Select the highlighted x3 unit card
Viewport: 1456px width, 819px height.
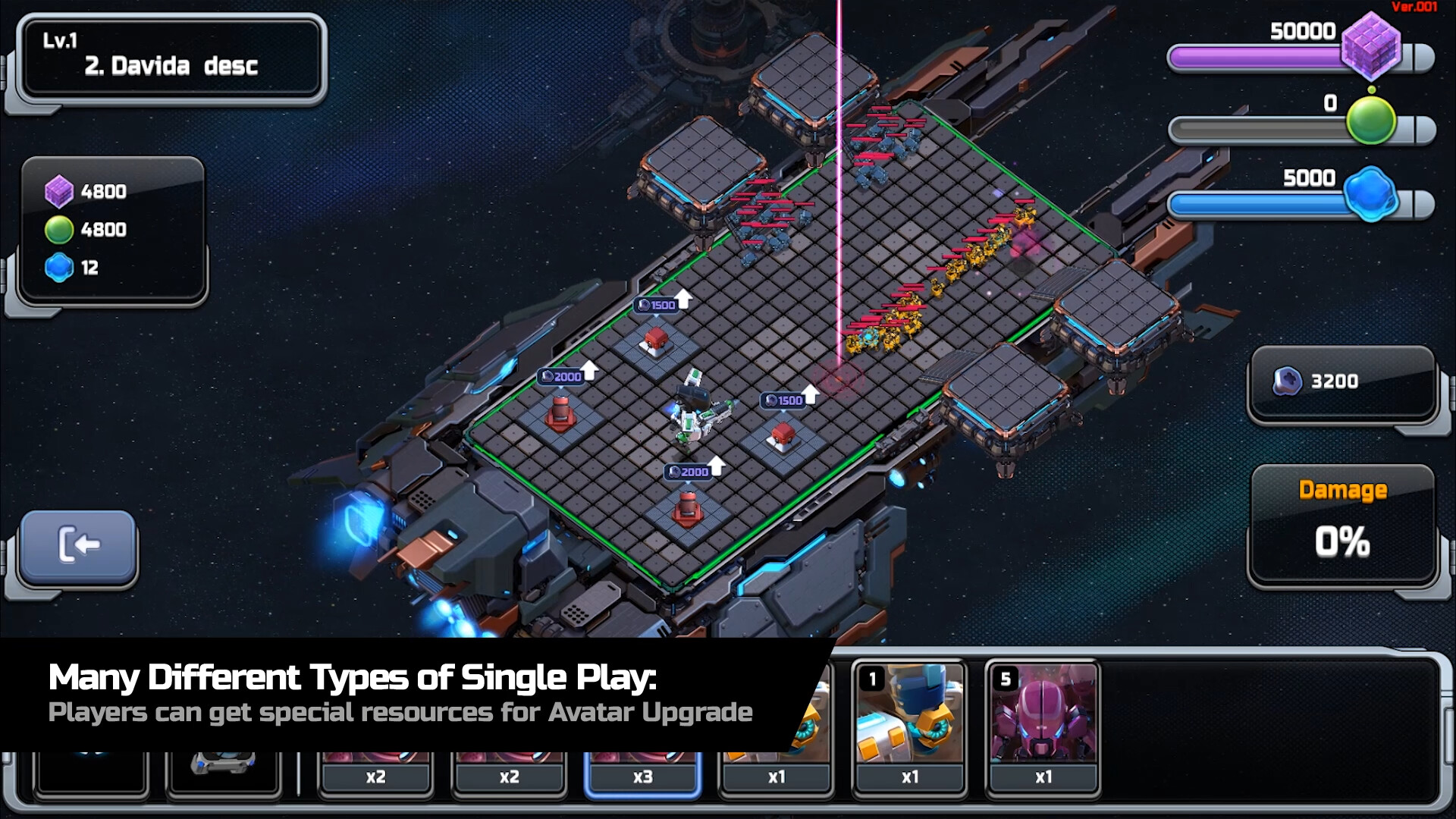tap(642, 775)
